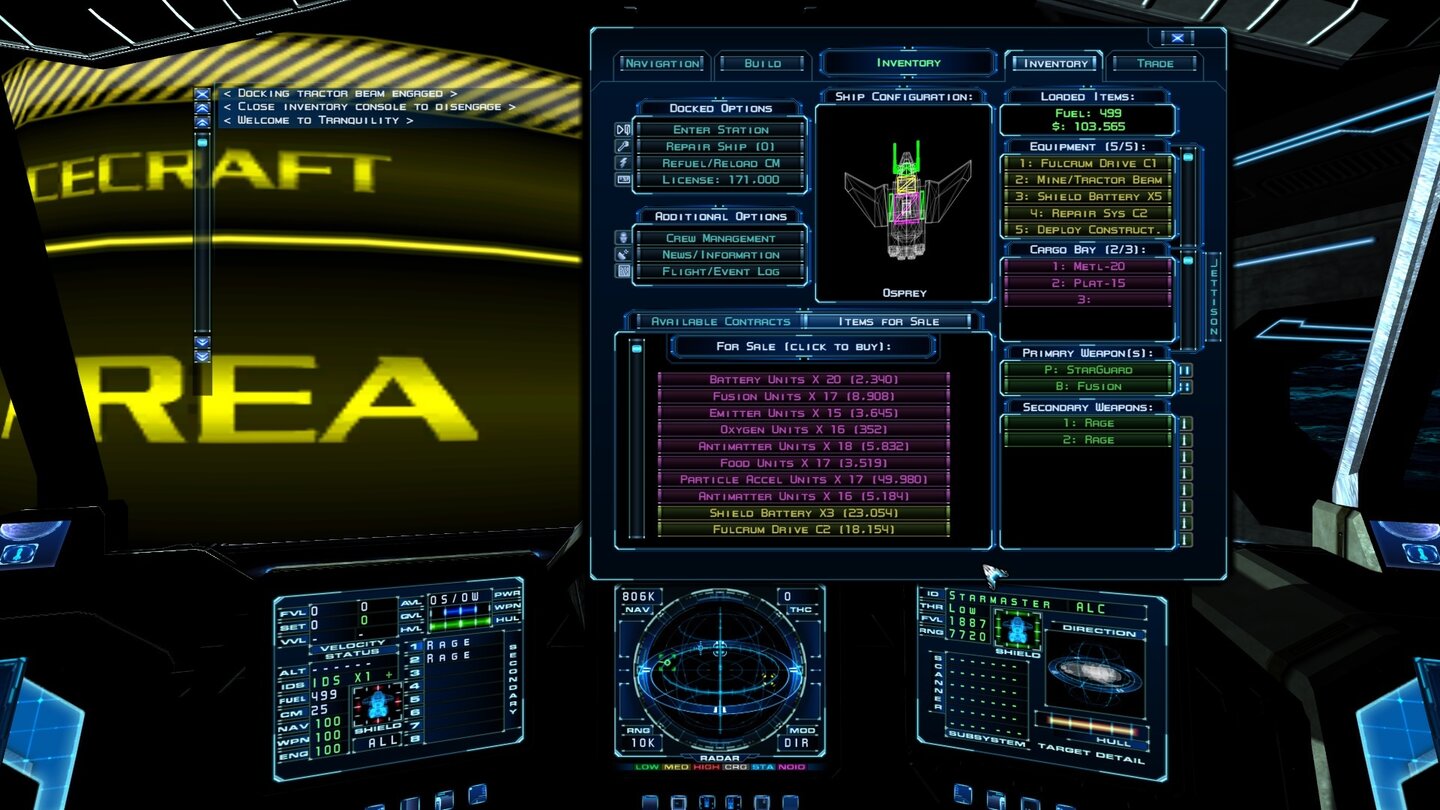The height and width of the screenshot is (810, 1440).
Task: Switch to the Trade tab
Action: tap(1156, 63)
